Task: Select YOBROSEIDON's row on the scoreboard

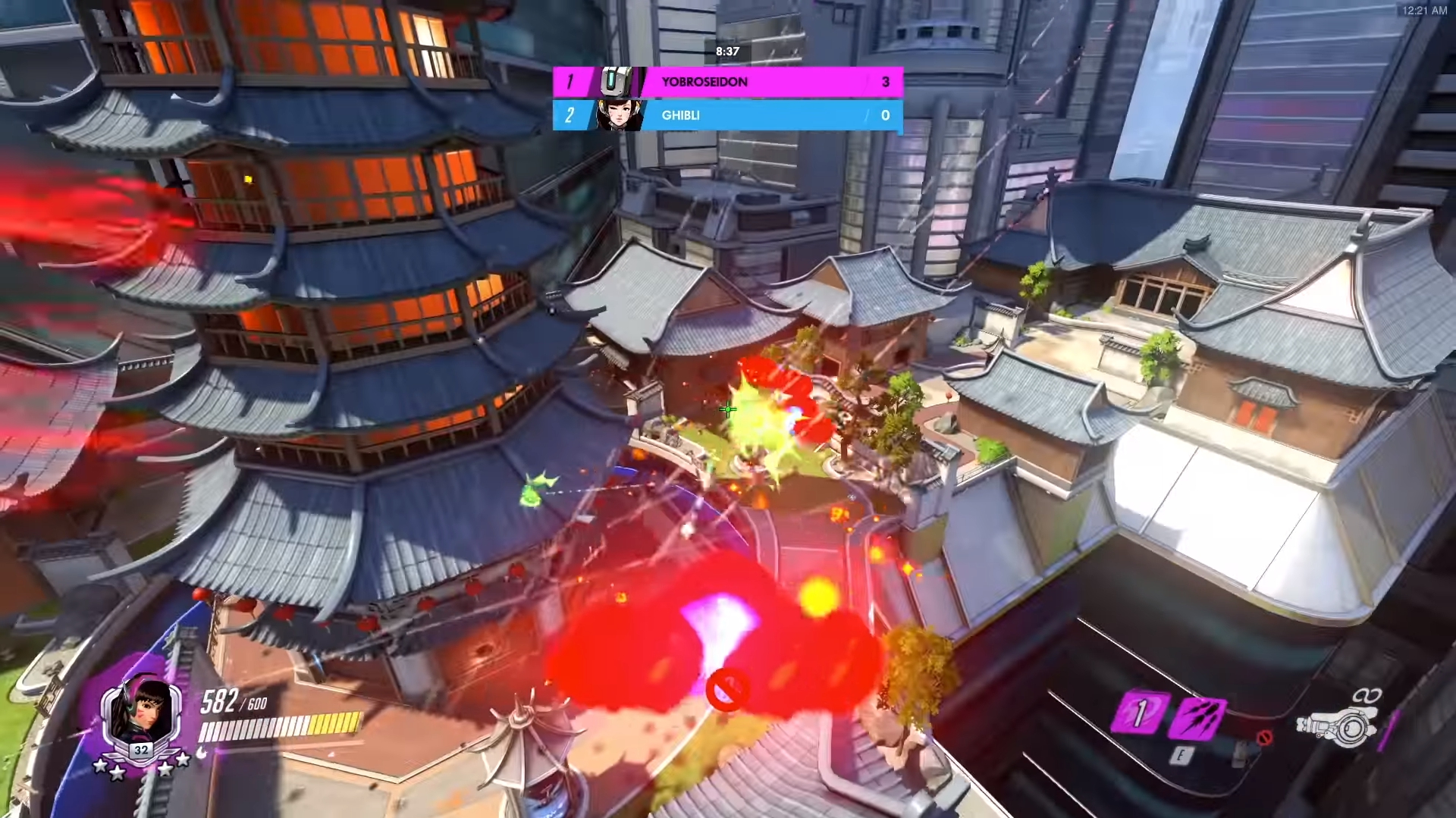Action: [728, 82]
